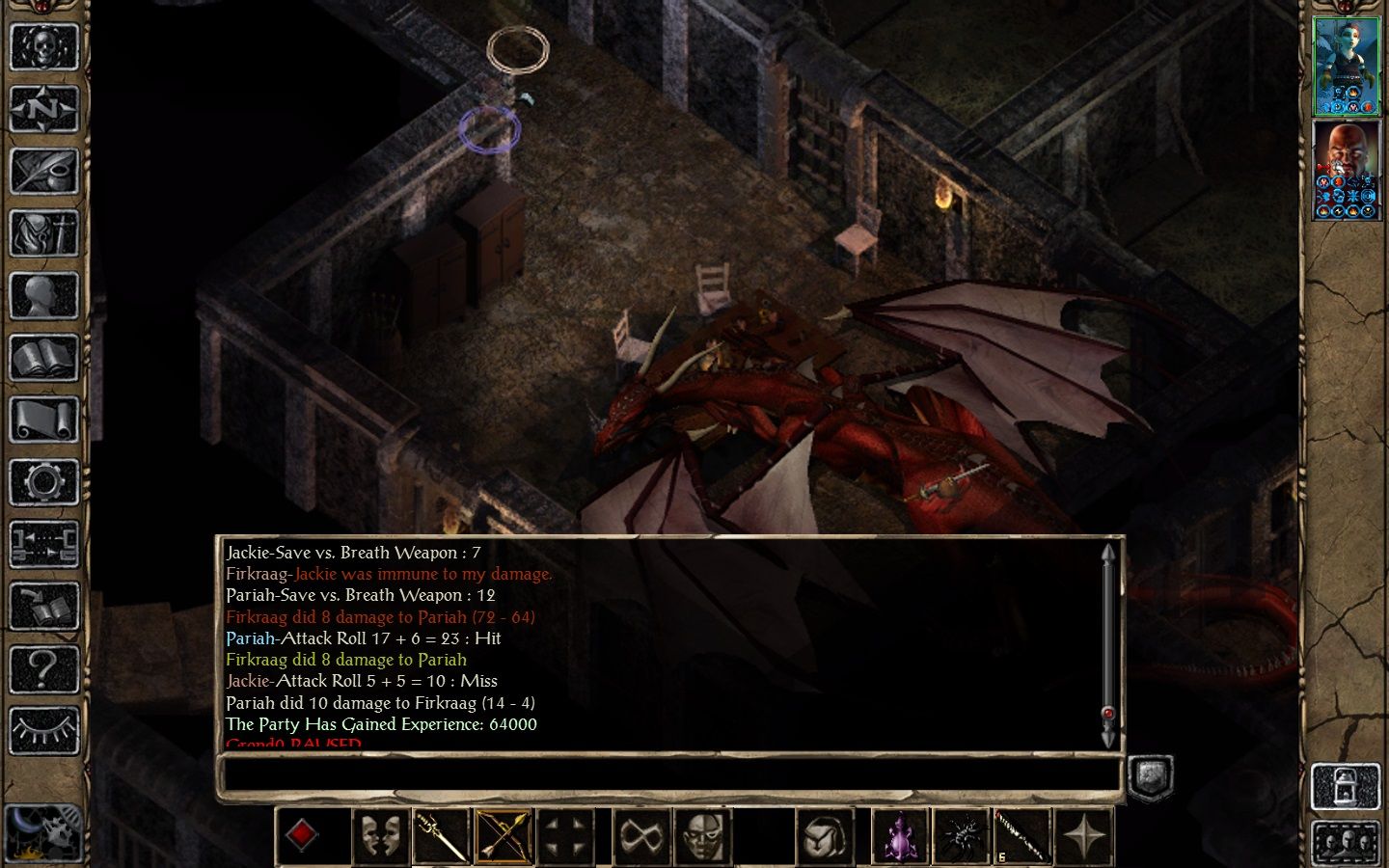Viewport: 1389px width, 868px height.
Task: Open the area map with the compass button
Action: click(43, 108)
